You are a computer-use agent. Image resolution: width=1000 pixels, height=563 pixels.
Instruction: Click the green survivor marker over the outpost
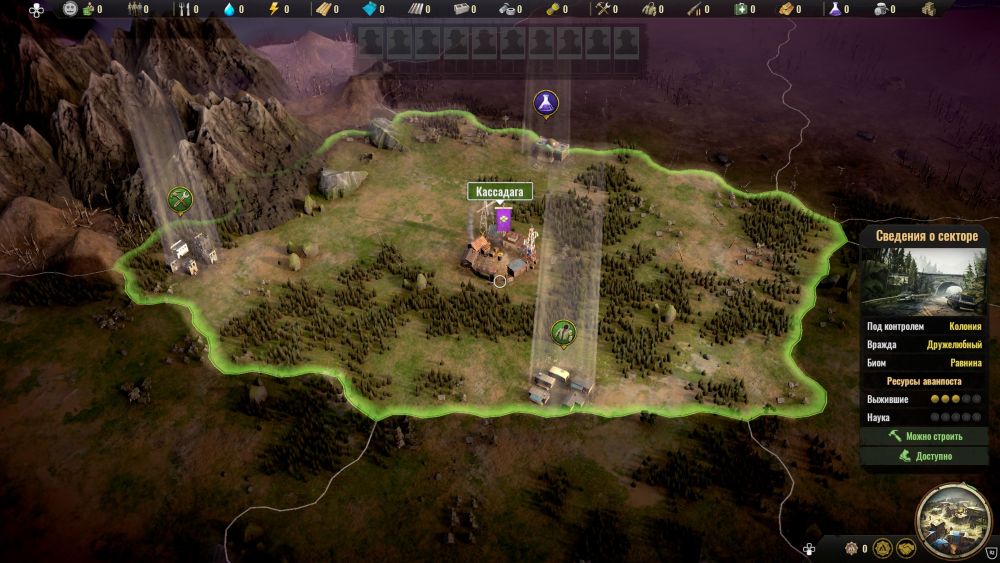(x=563, y=331)
